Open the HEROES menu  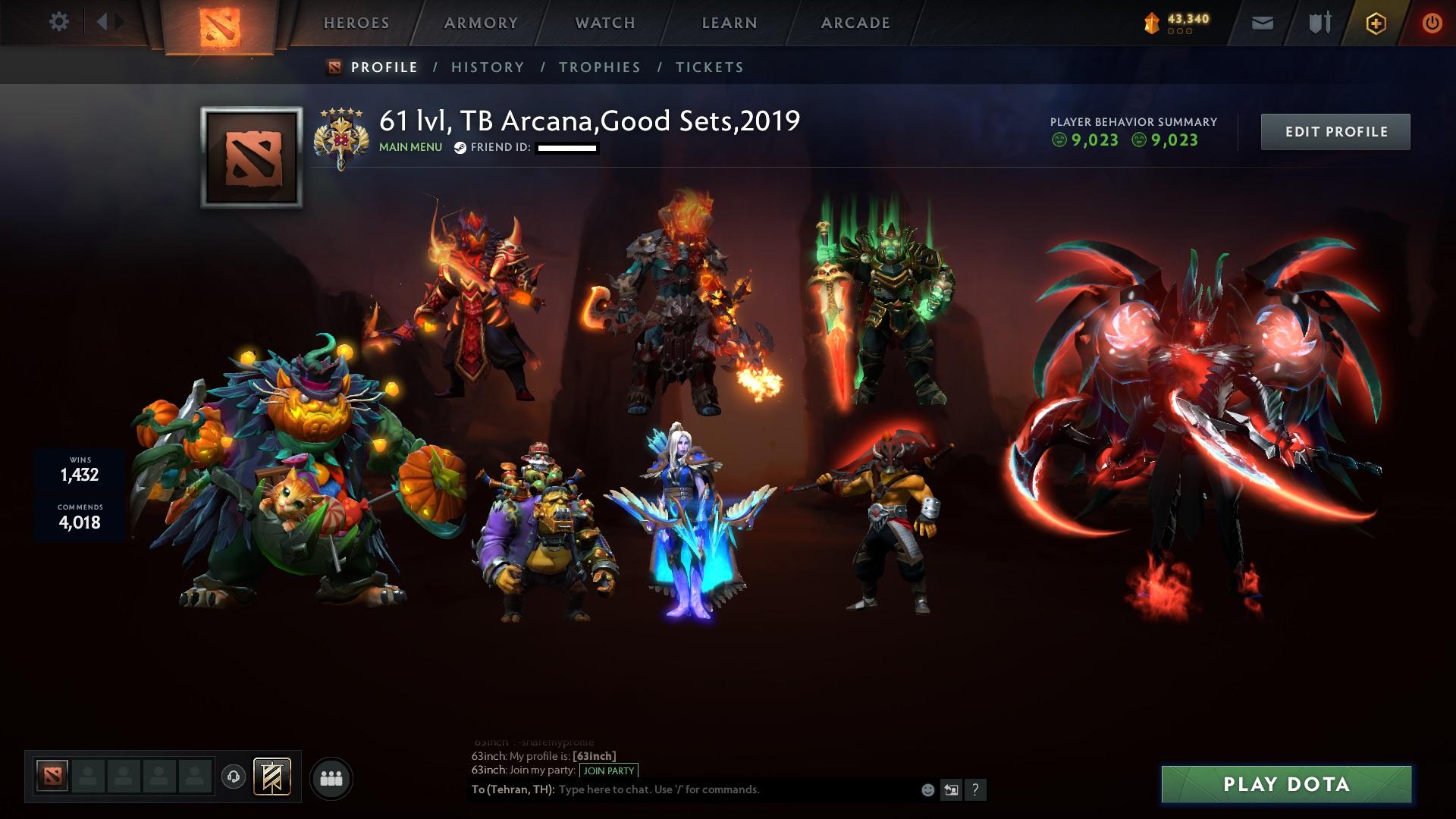point(356,23)
